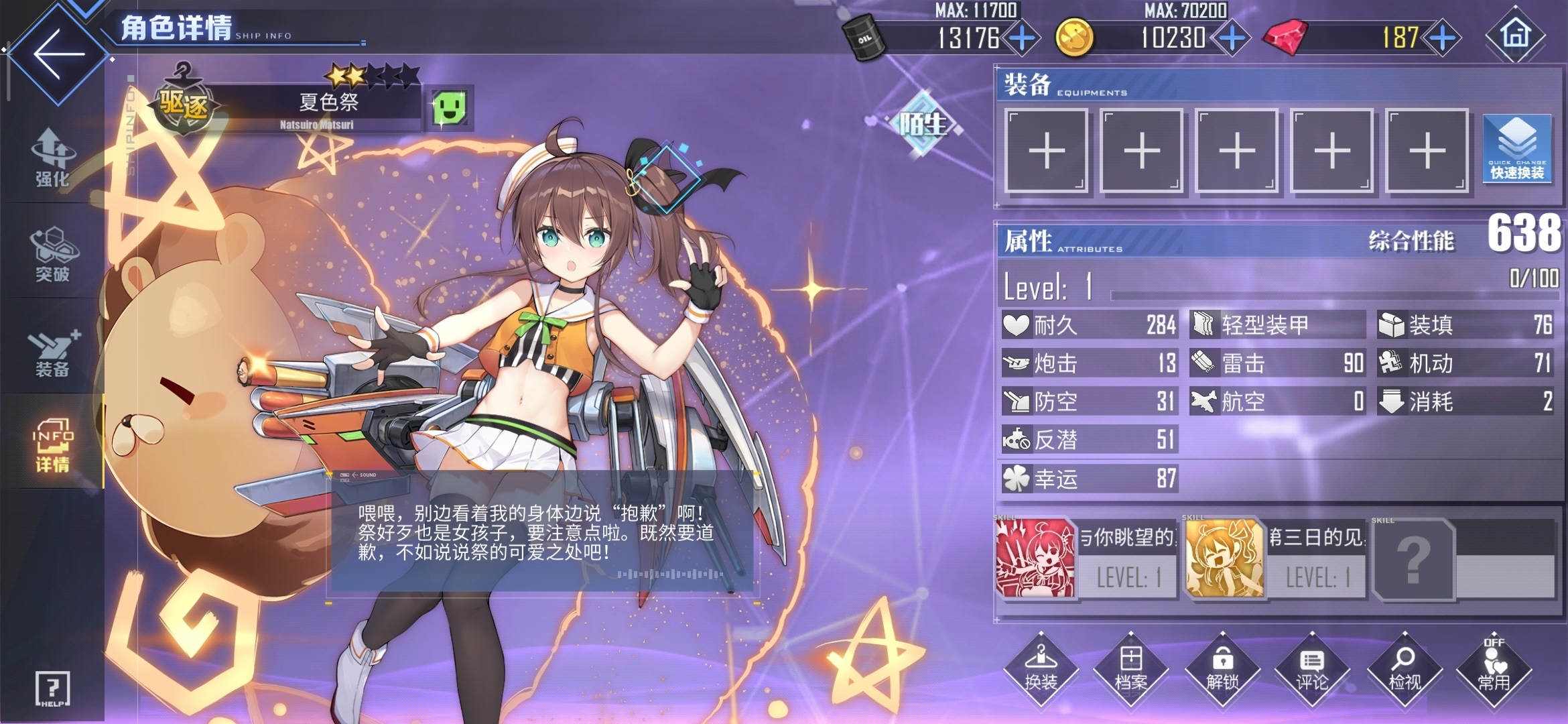The width and height of the screenshot is (1568, 724).
Task: Select the 详情 INFO tab
Action: (52, 446)
